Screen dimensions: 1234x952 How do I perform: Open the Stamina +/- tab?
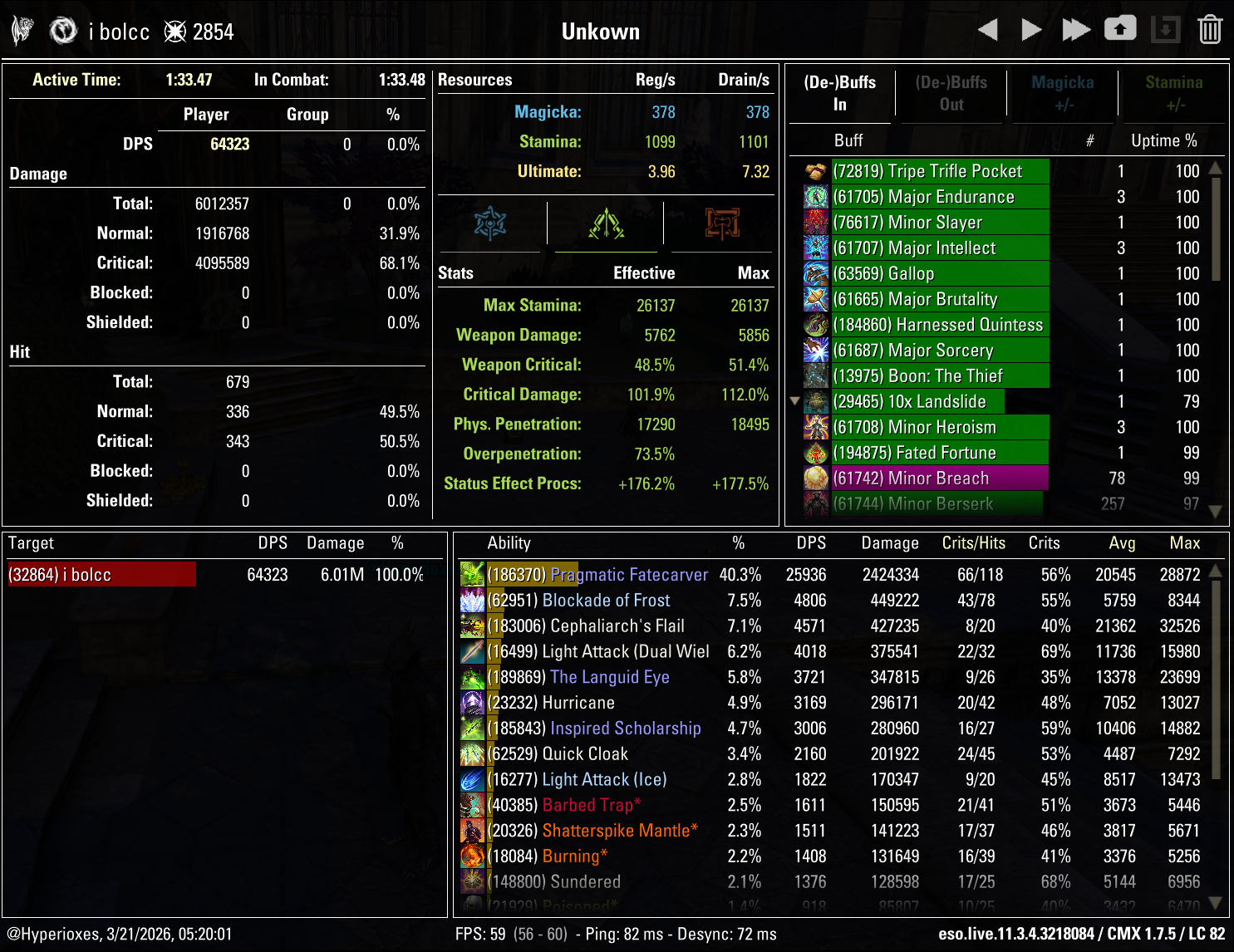[x=1173, y=93]
